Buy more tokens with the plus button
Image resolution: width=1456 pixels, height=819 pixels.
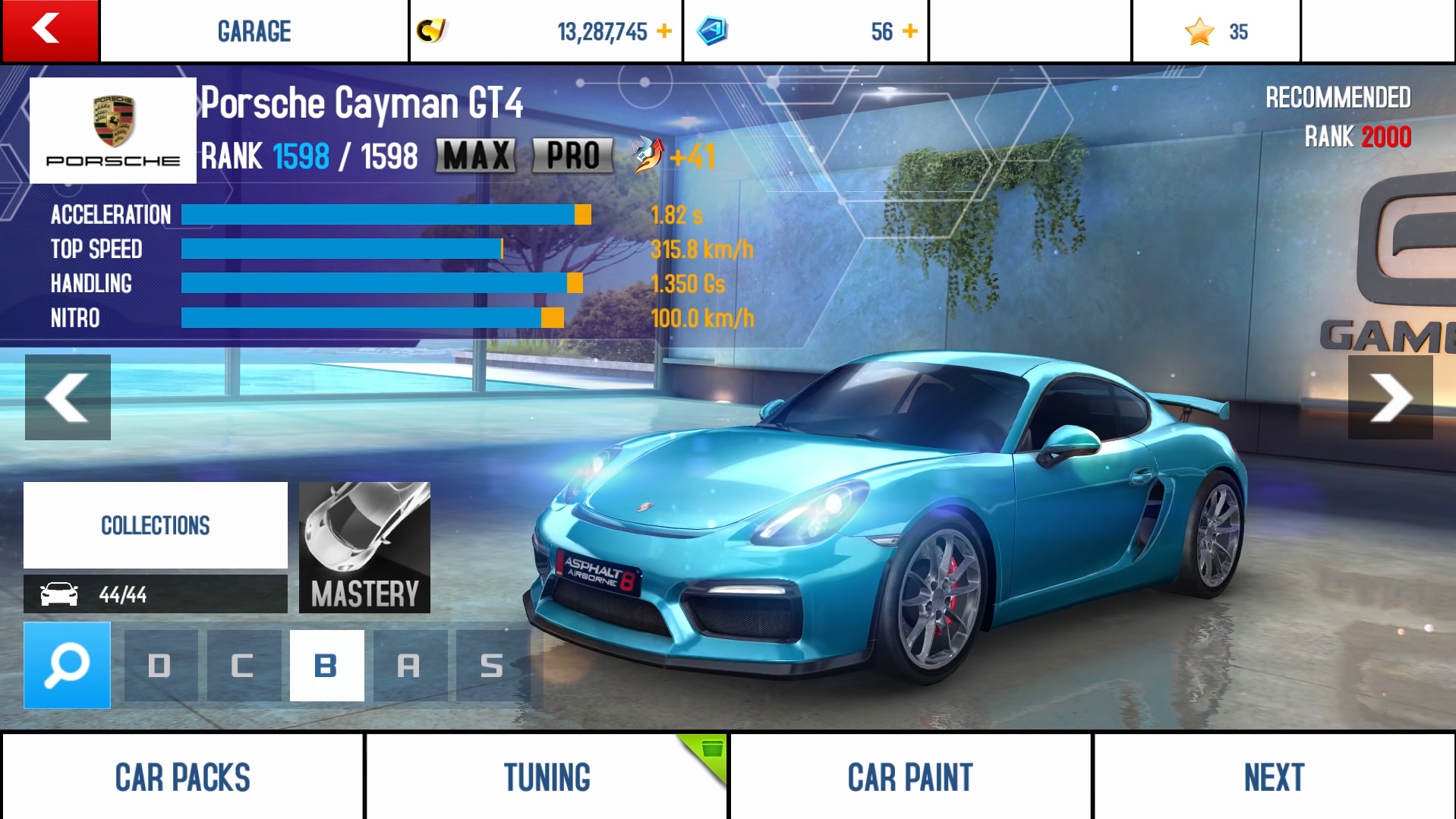tap(910, 31)
